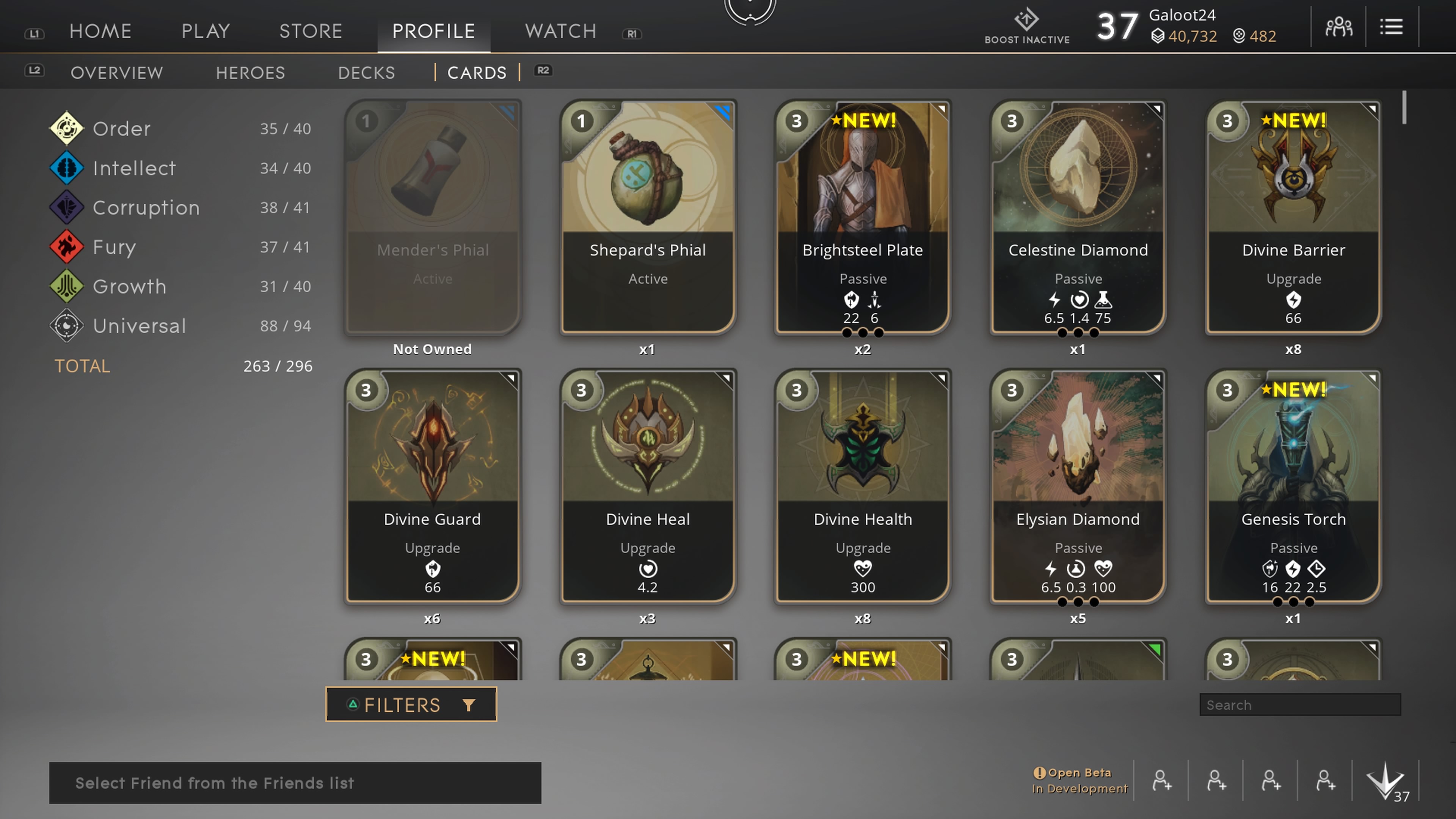Open the DECKS sub-tab
Viewport: 1456px width, 819px height.
click(366, 73)
